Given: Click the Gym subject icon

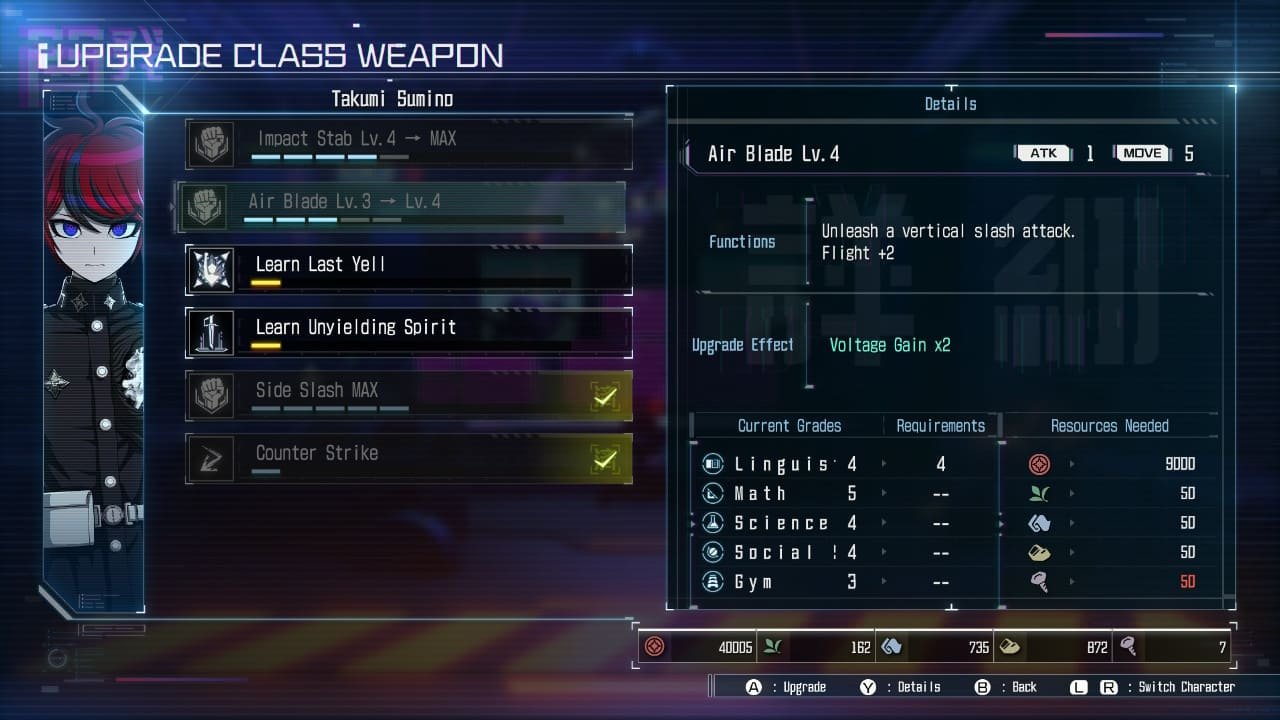Looking at the screenshot, I should [714, 582].
